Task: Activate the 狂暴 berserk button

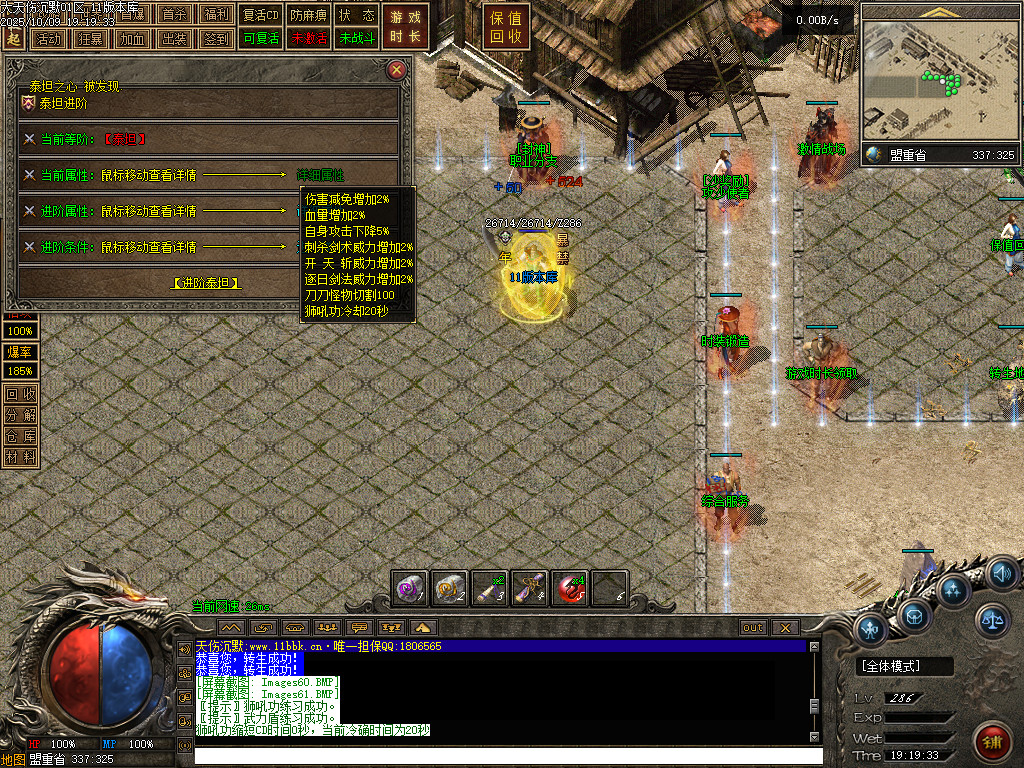Action: 90,39
